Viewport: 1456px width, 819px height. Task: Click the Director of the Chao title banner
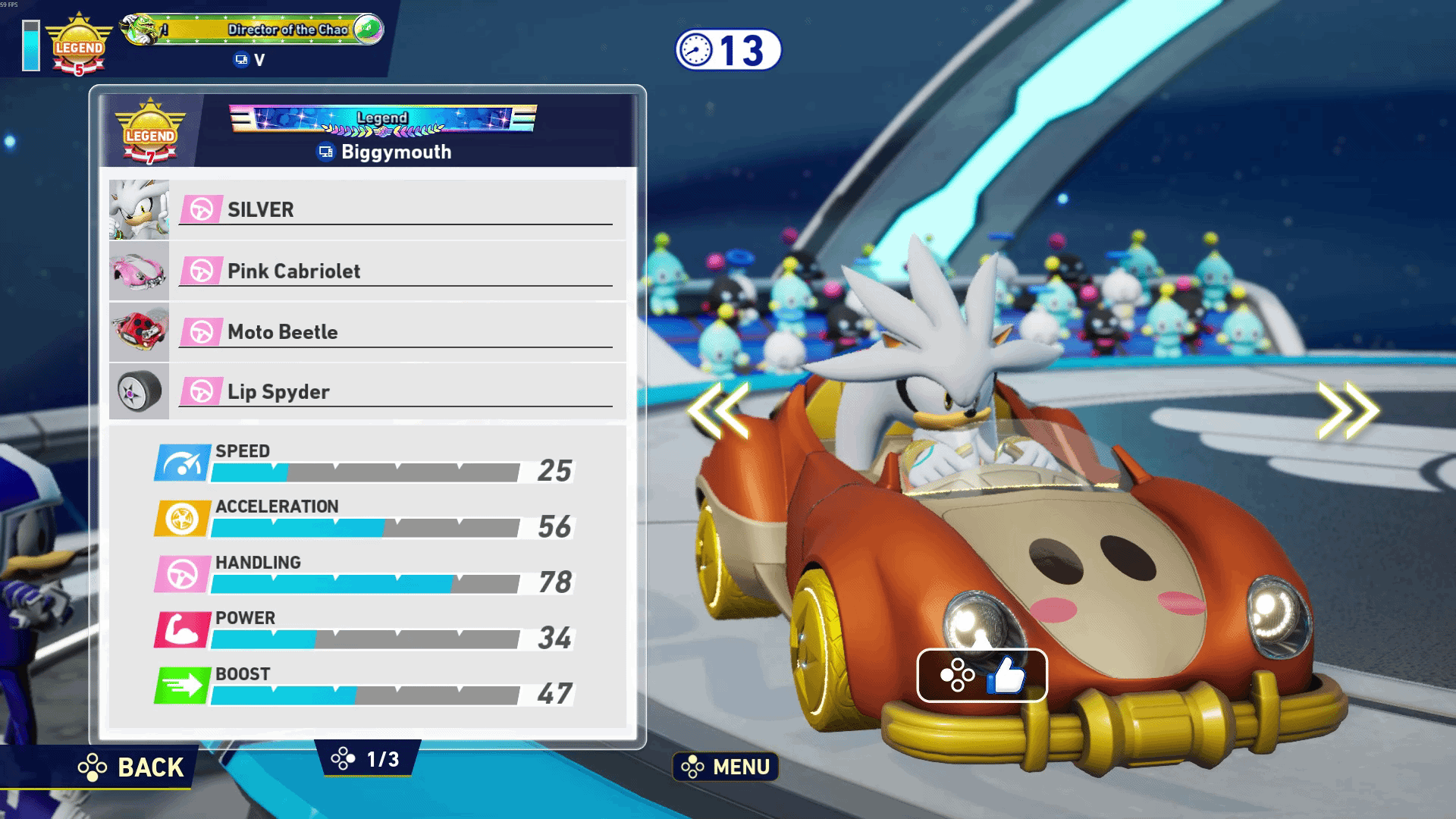(254, 30)
